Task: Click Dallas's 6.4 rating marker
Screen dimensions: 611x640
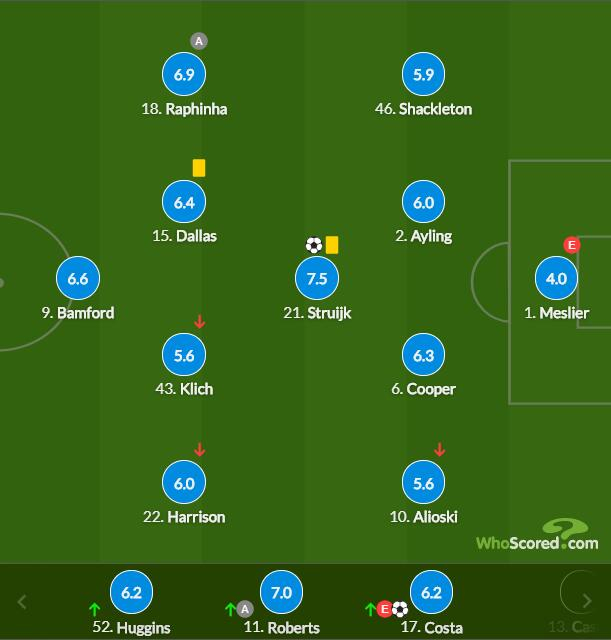Action: pos(184,203)
